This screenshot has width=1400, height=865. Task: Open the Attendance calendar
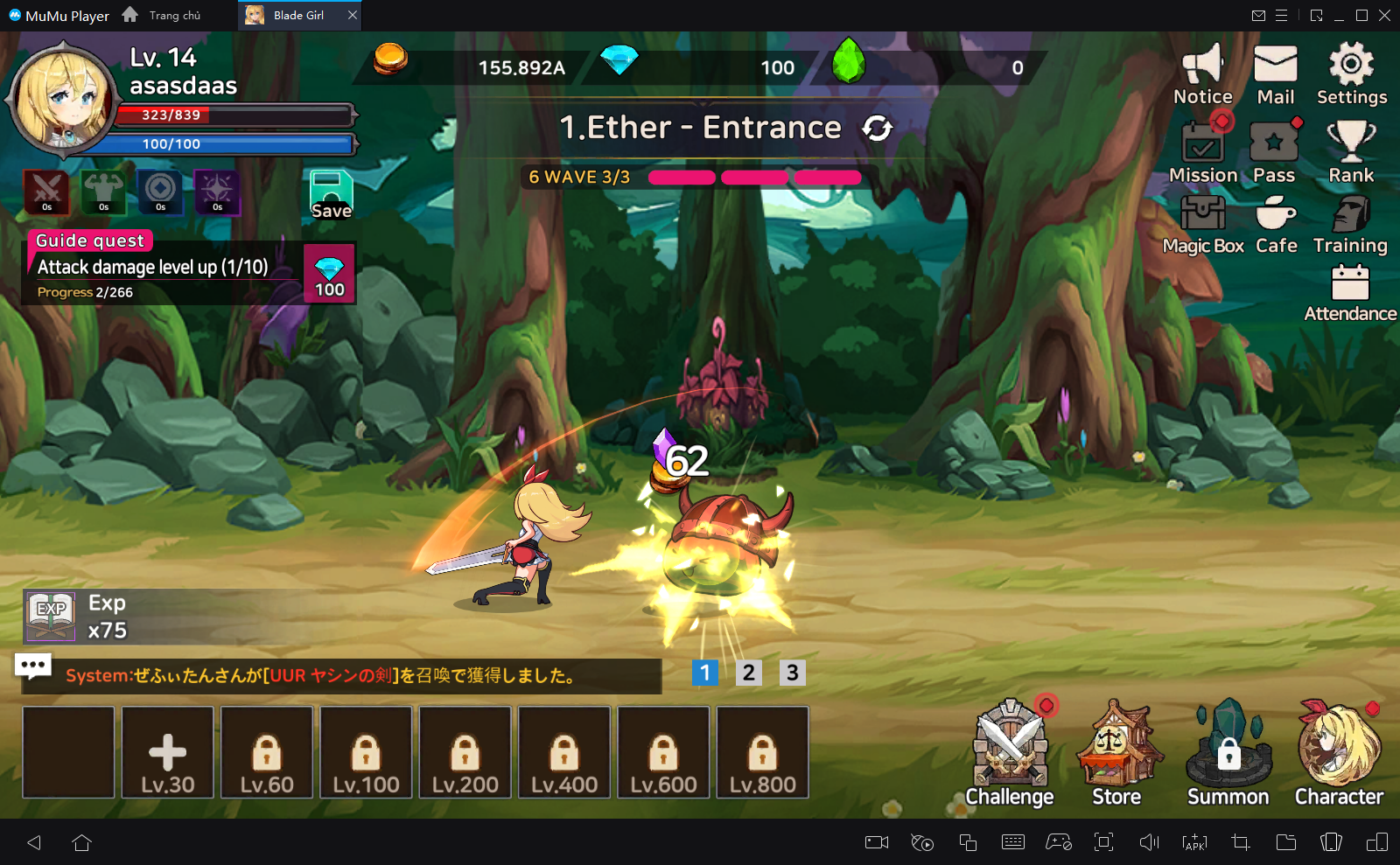1350,293
